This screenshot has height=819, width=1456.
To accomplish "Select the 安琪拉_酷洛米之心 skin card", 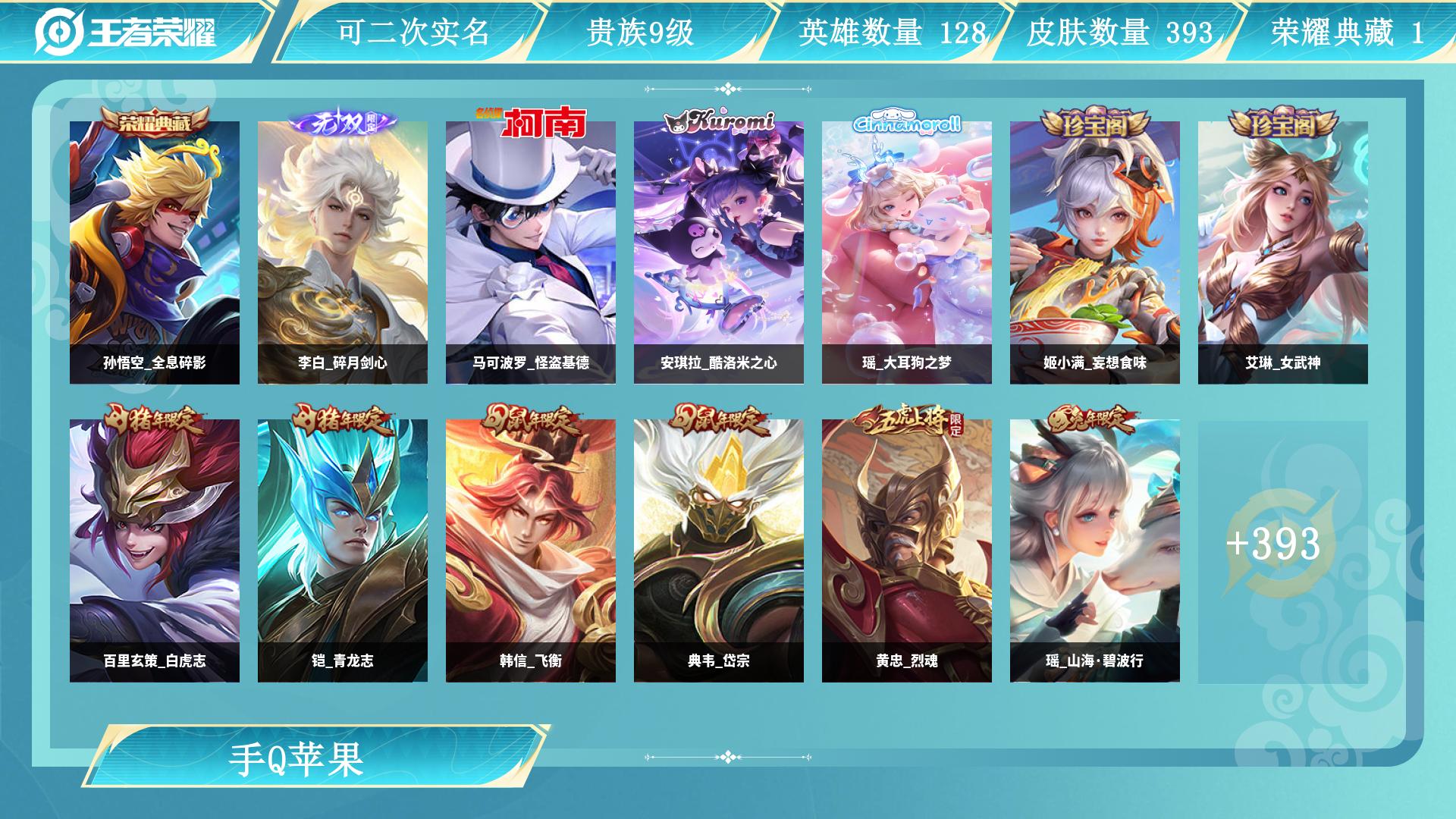I will pos(719,252).
